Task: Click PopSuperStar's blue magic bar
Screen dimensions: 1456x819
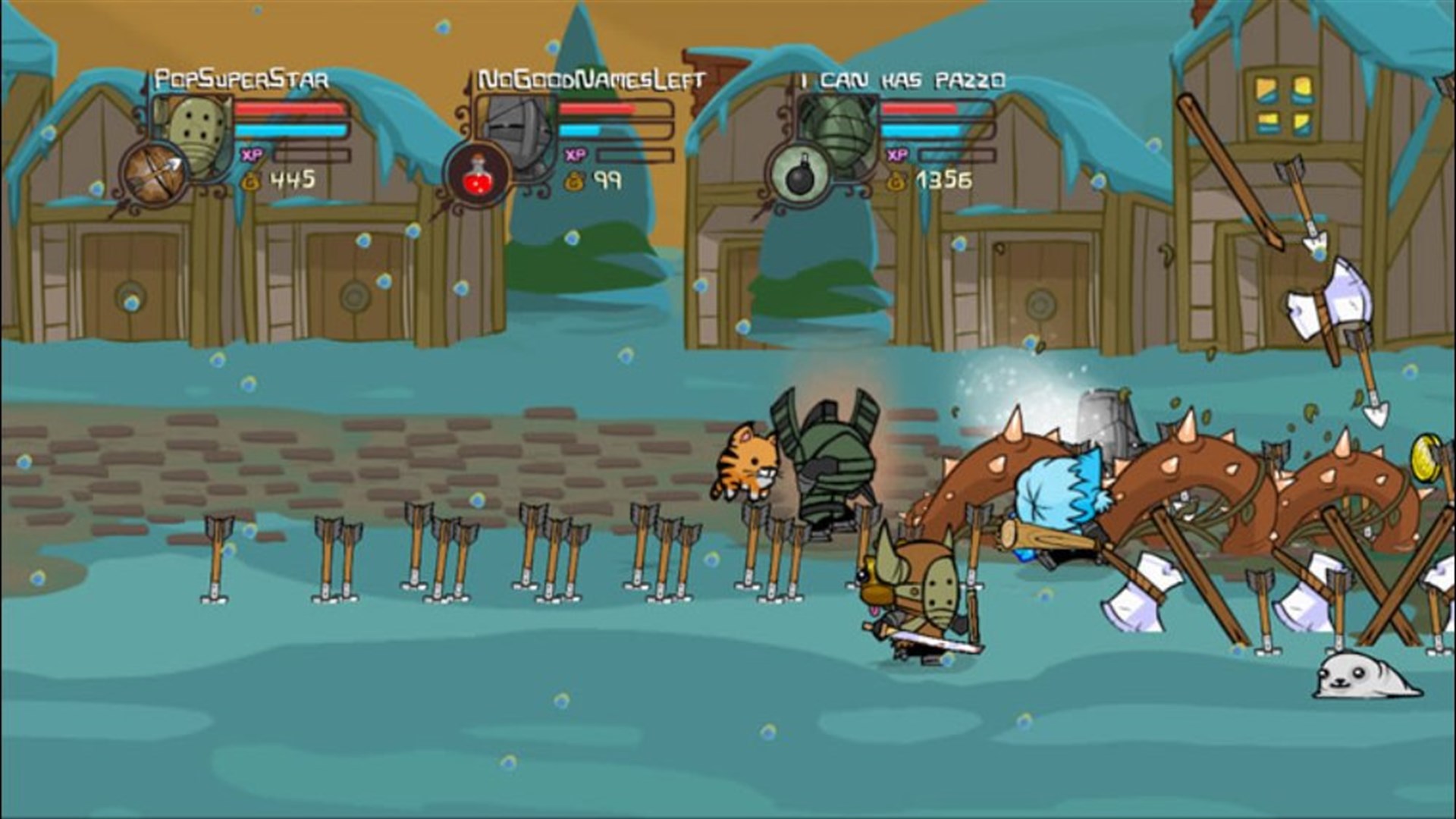Action: (x=290, y=130)
